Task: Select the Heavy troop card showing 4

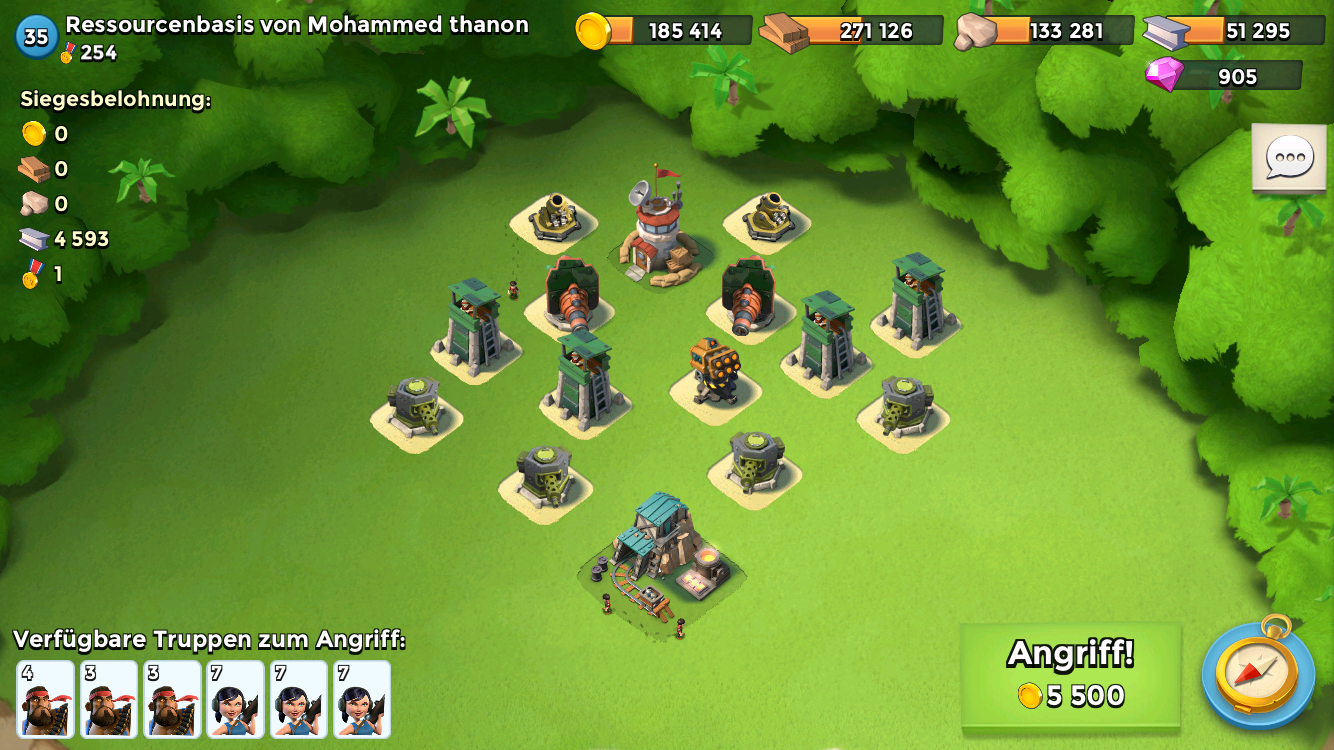Action: [46, 699]
